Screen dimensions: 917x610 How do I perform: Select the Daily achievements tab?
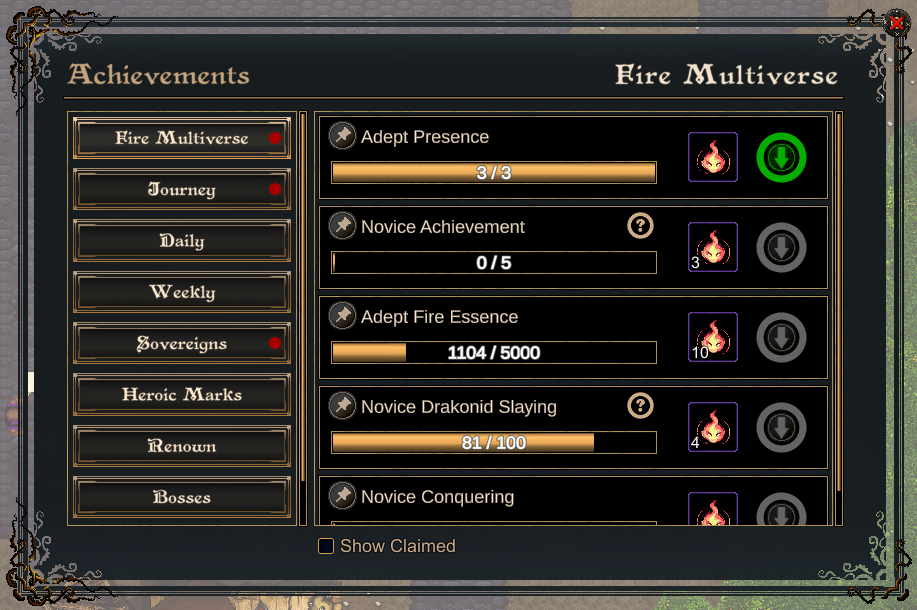coord(182,241)
